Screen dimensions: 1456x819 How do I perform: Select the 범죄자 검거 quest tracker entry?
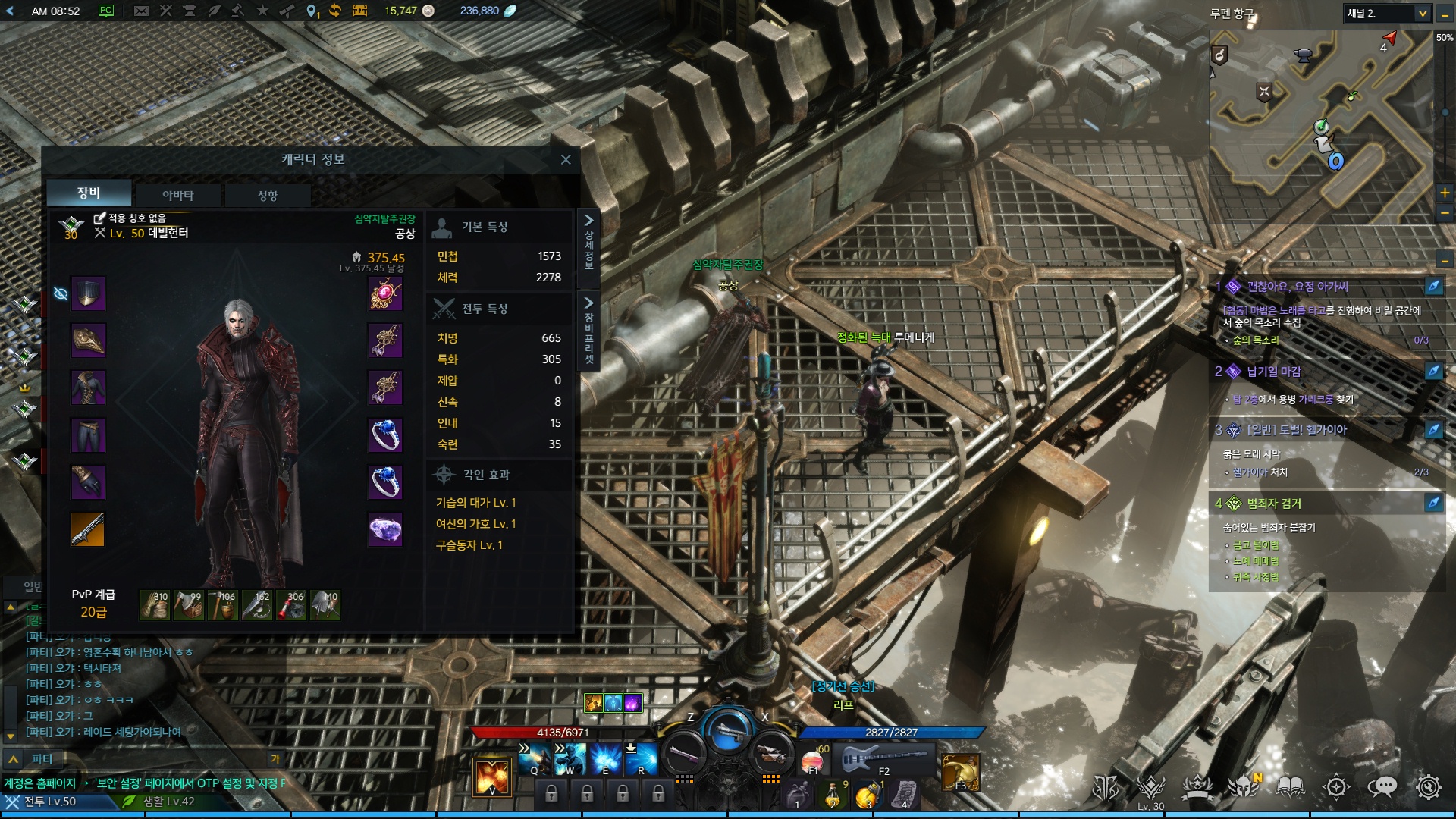1274,504
